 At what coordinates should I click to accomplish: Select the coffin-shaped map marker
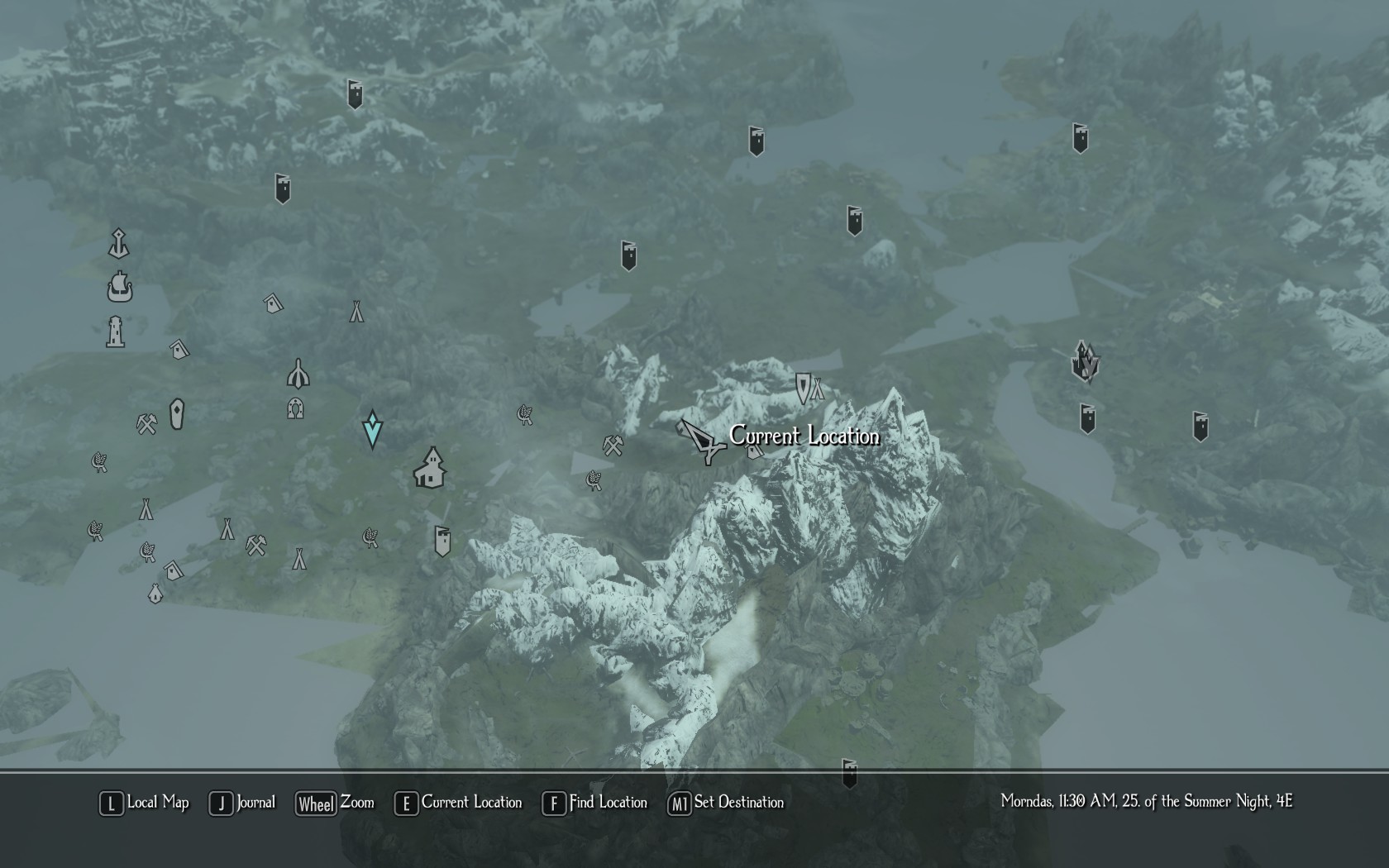177,414
